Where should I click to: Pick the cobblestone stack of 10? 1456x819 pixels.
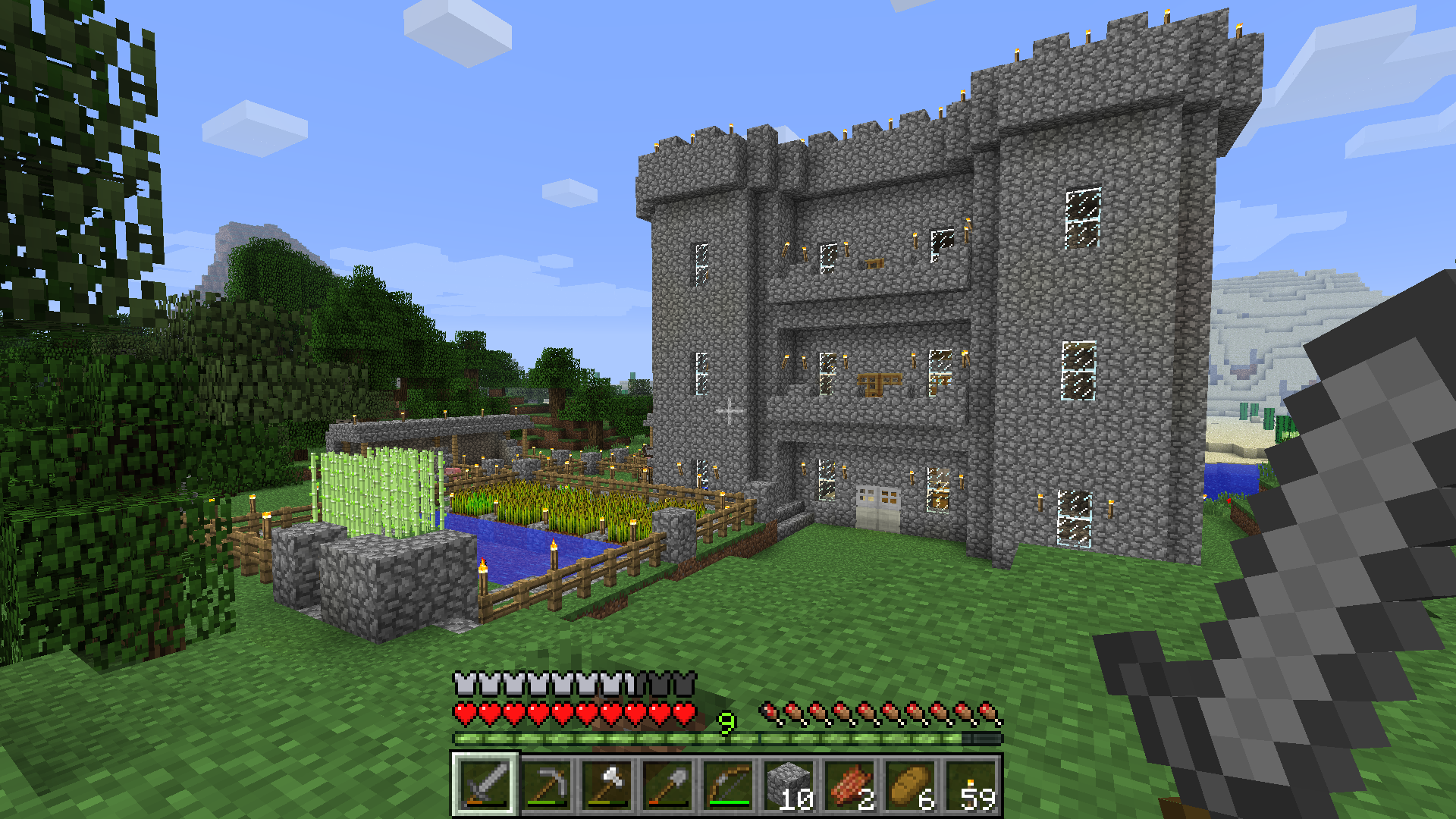tap(789, 784)
